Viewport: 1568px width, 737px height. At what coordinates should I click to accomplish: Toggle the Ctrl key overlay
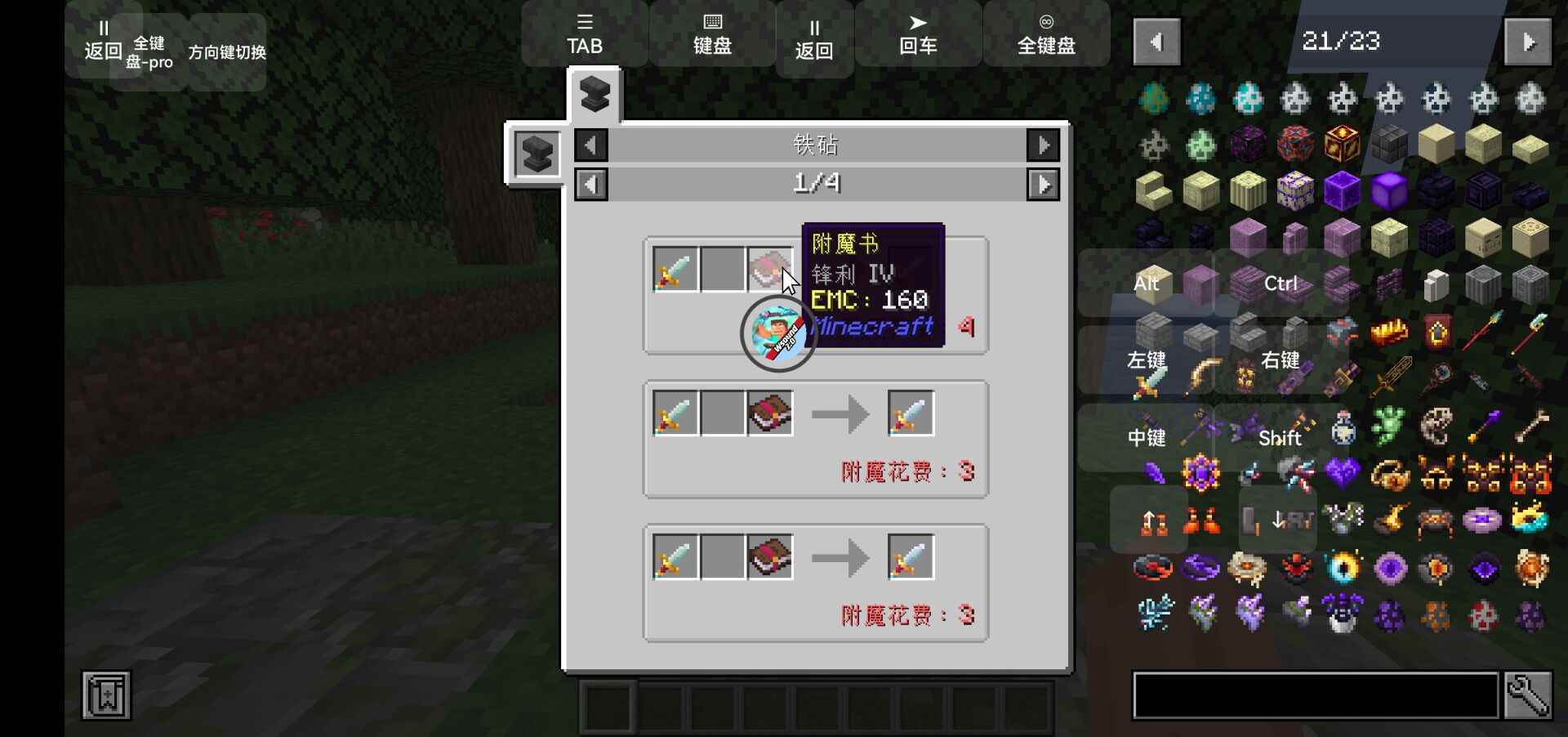point(1280,284)
